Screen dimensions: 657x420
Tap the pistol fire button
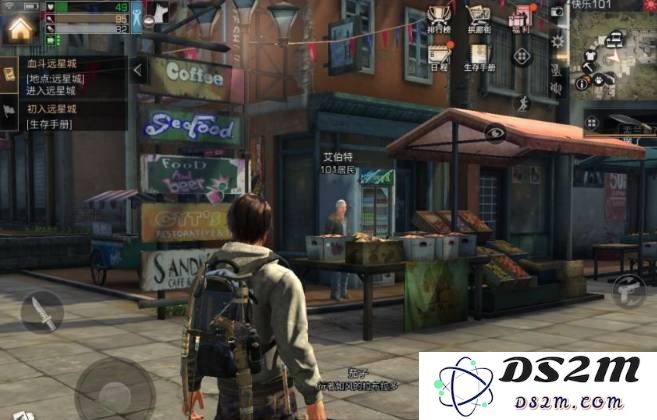628,290
